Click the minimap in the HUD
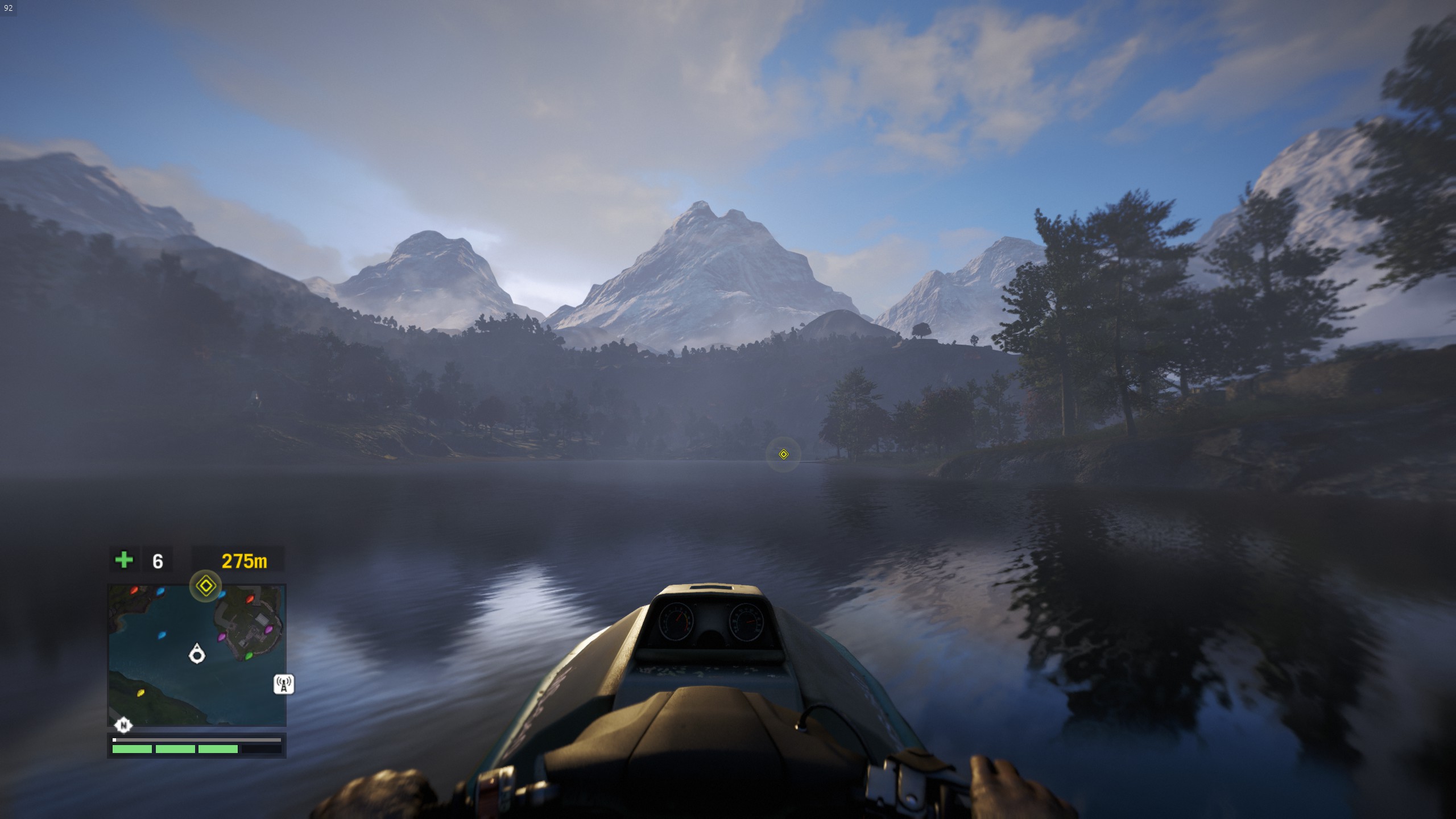Screen dimensions: 1456x819 (x=197, y=655)
